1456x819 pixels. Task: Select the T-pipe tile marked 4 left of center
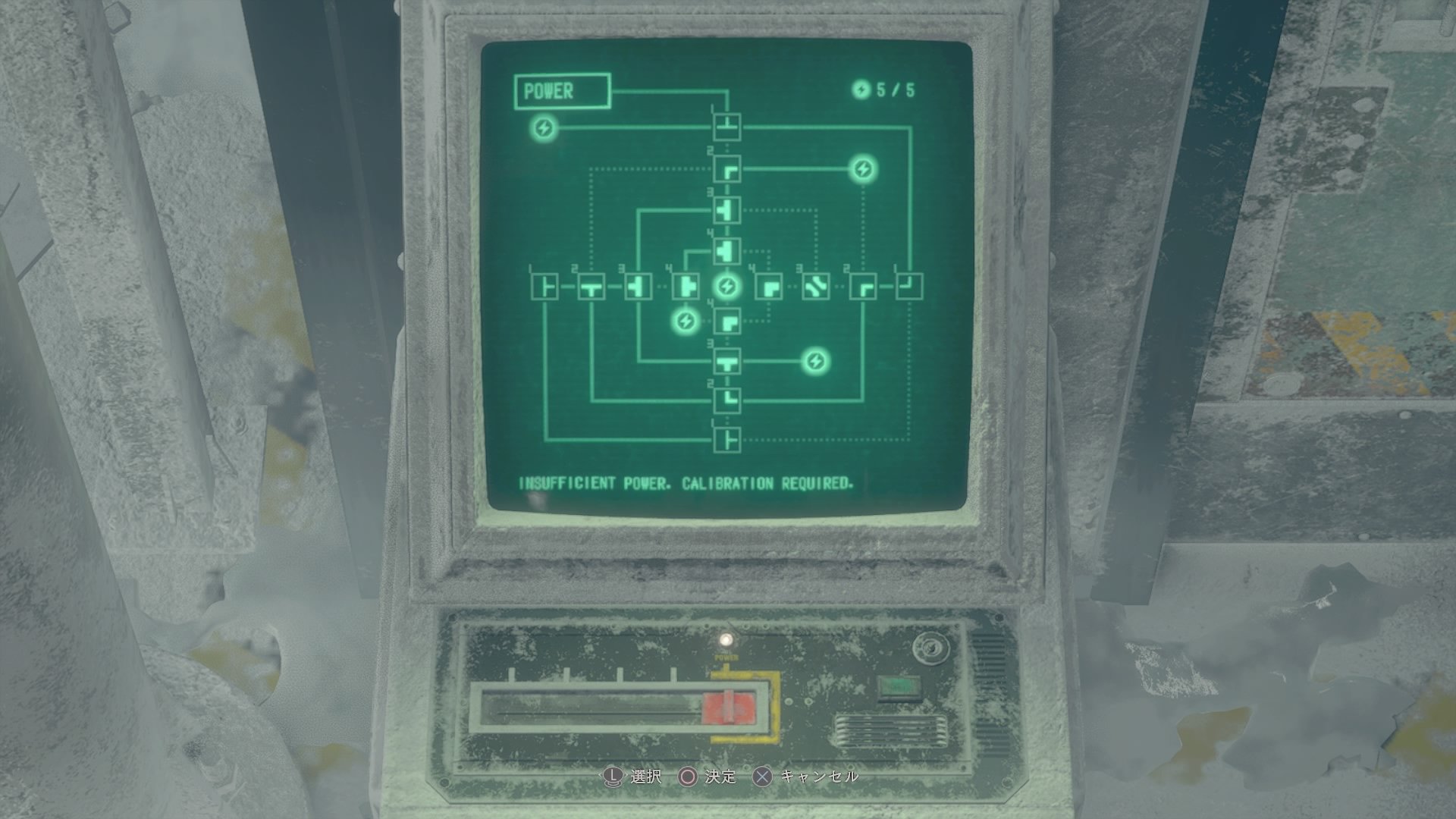(x=686, y=287)
